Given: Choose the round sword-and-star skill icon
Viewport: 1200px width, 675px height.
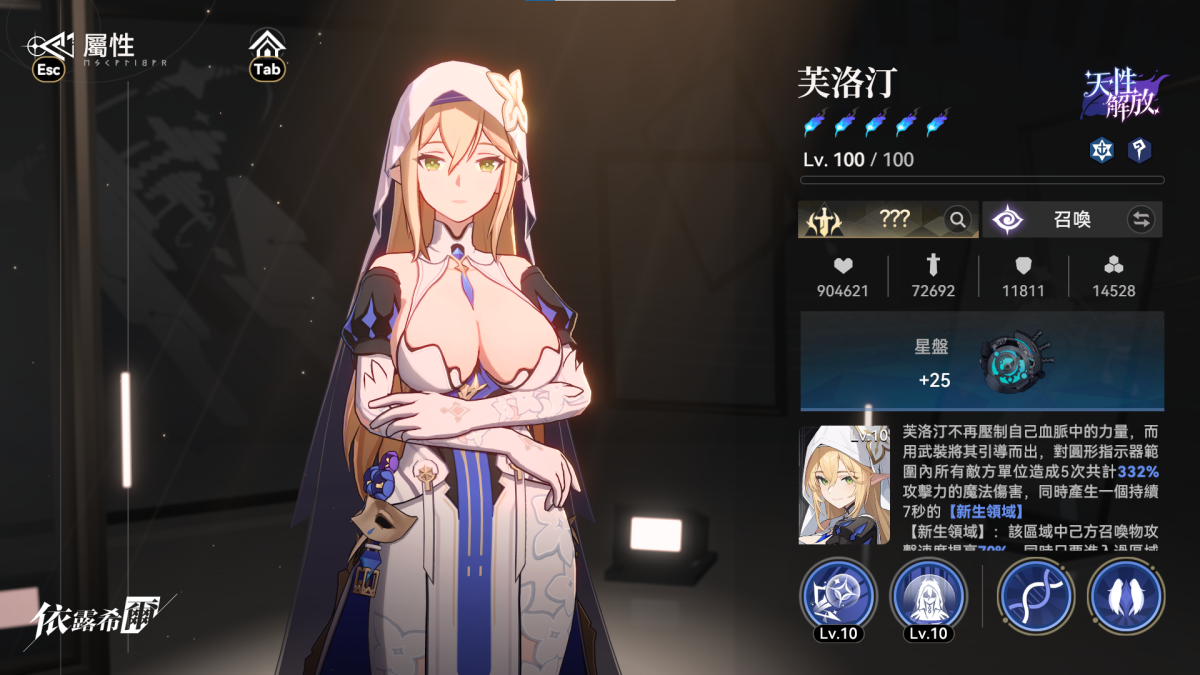Looking at the screenshot, I should 838,598.
